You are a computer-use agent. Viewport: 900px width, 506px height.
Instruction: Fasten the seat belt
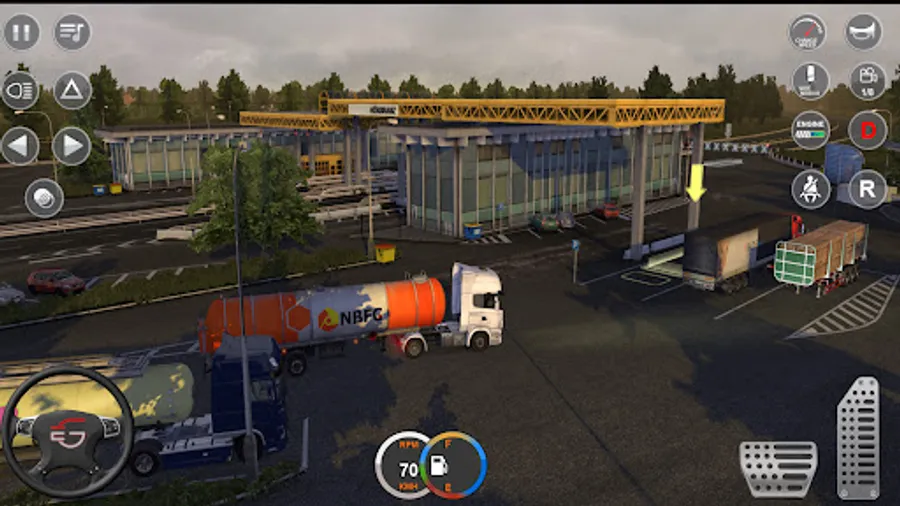[810, 188]
